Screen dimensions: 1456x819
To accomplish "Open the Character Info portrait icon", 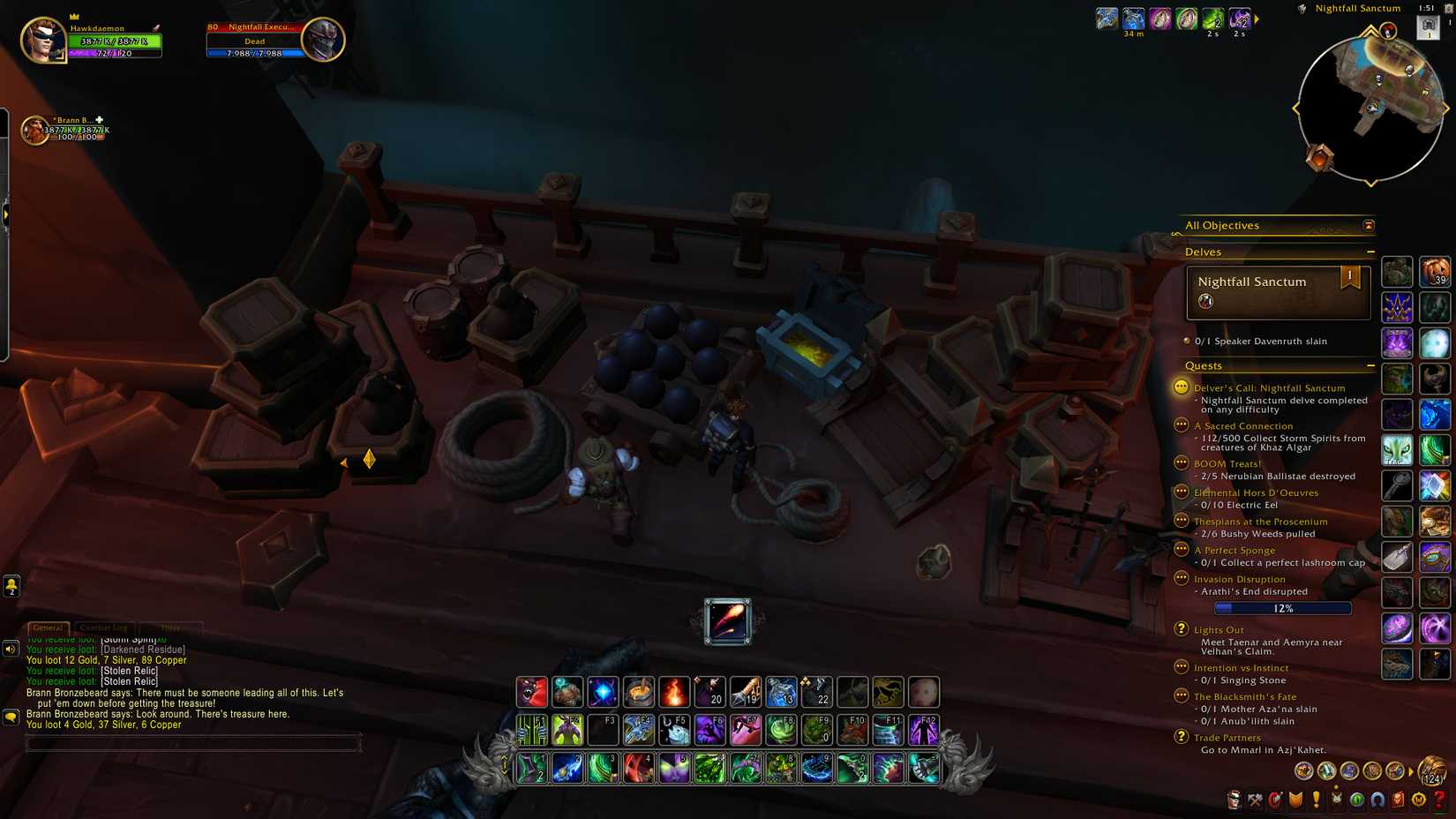I will click(1235, 800).
